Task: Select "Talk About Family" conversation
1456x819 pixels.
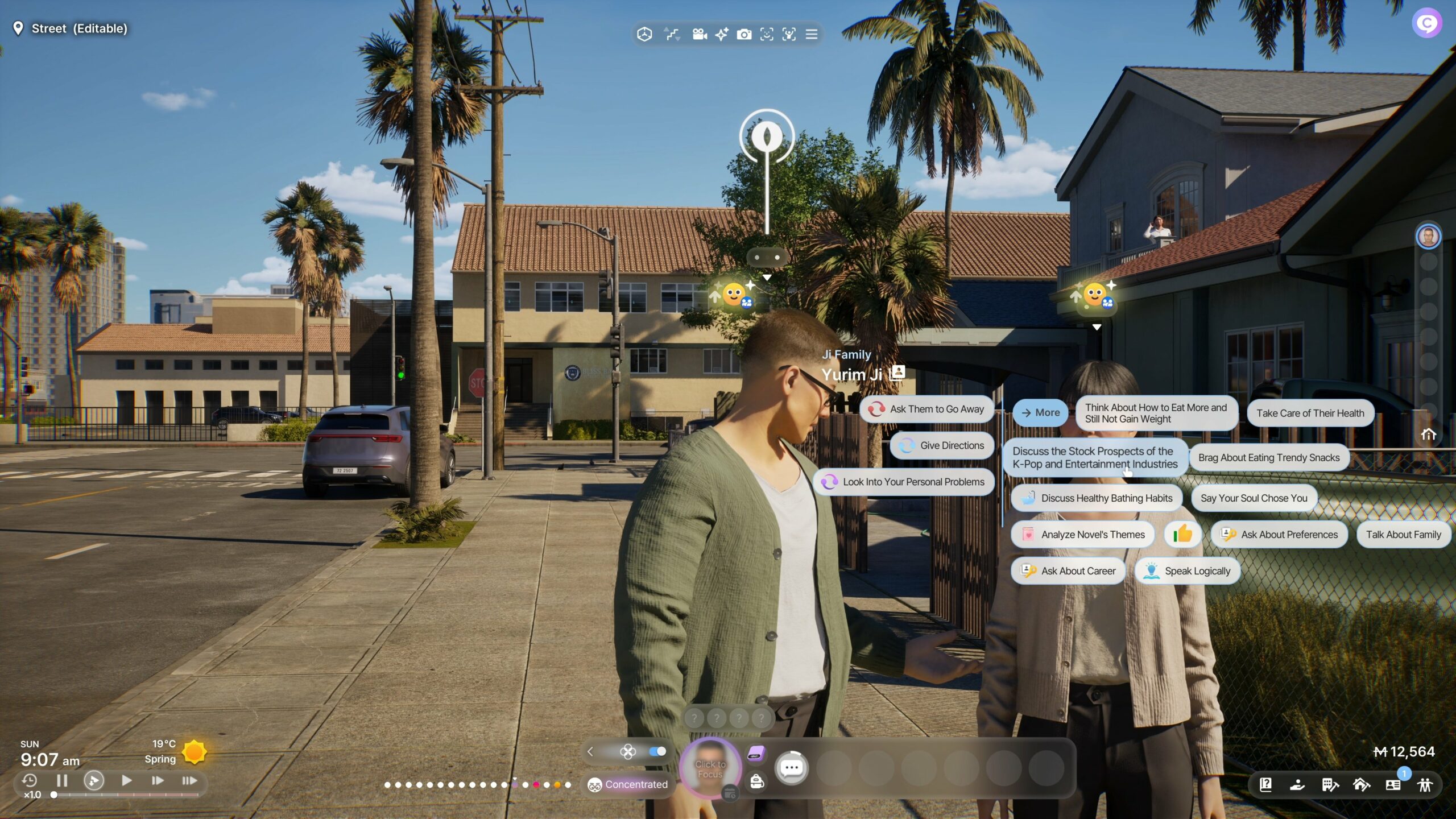Action: 1403,535
